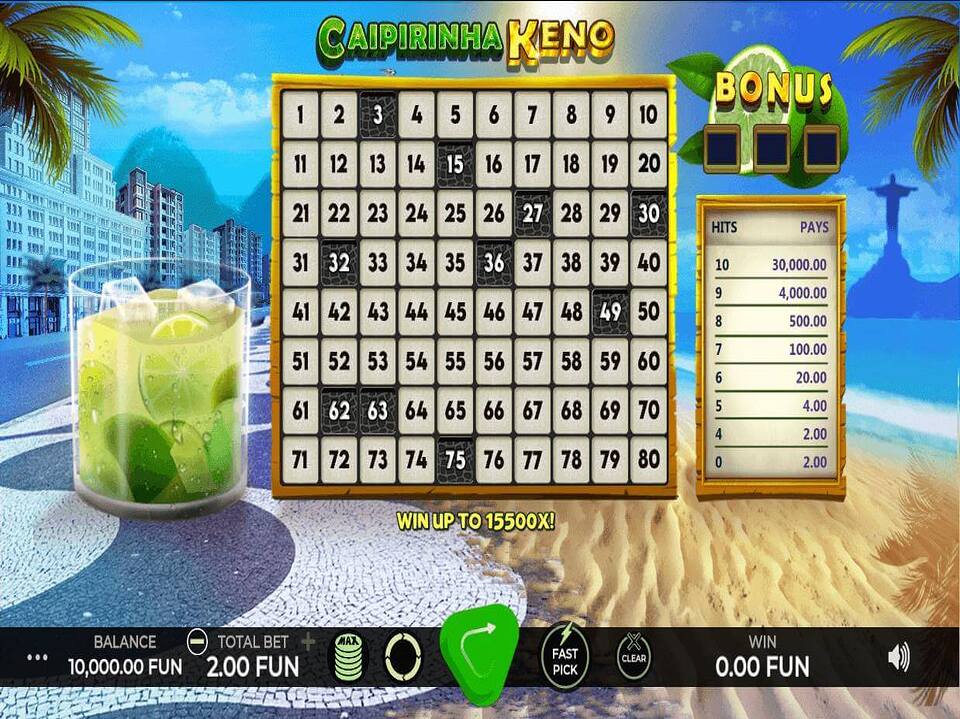960x719 pixels.
Task: Activate Fast Pick random numbers
Action: tap(566, 656)
